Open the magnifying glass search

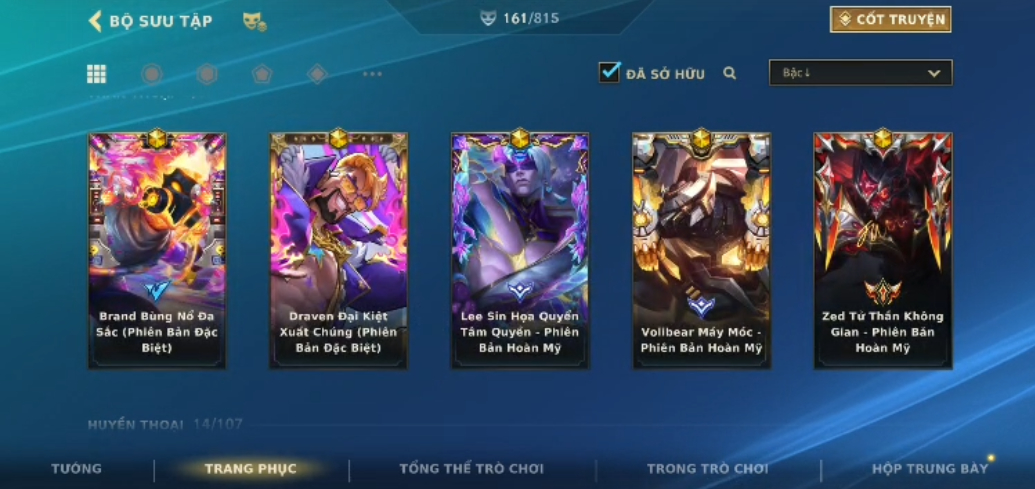pos(730,73)
